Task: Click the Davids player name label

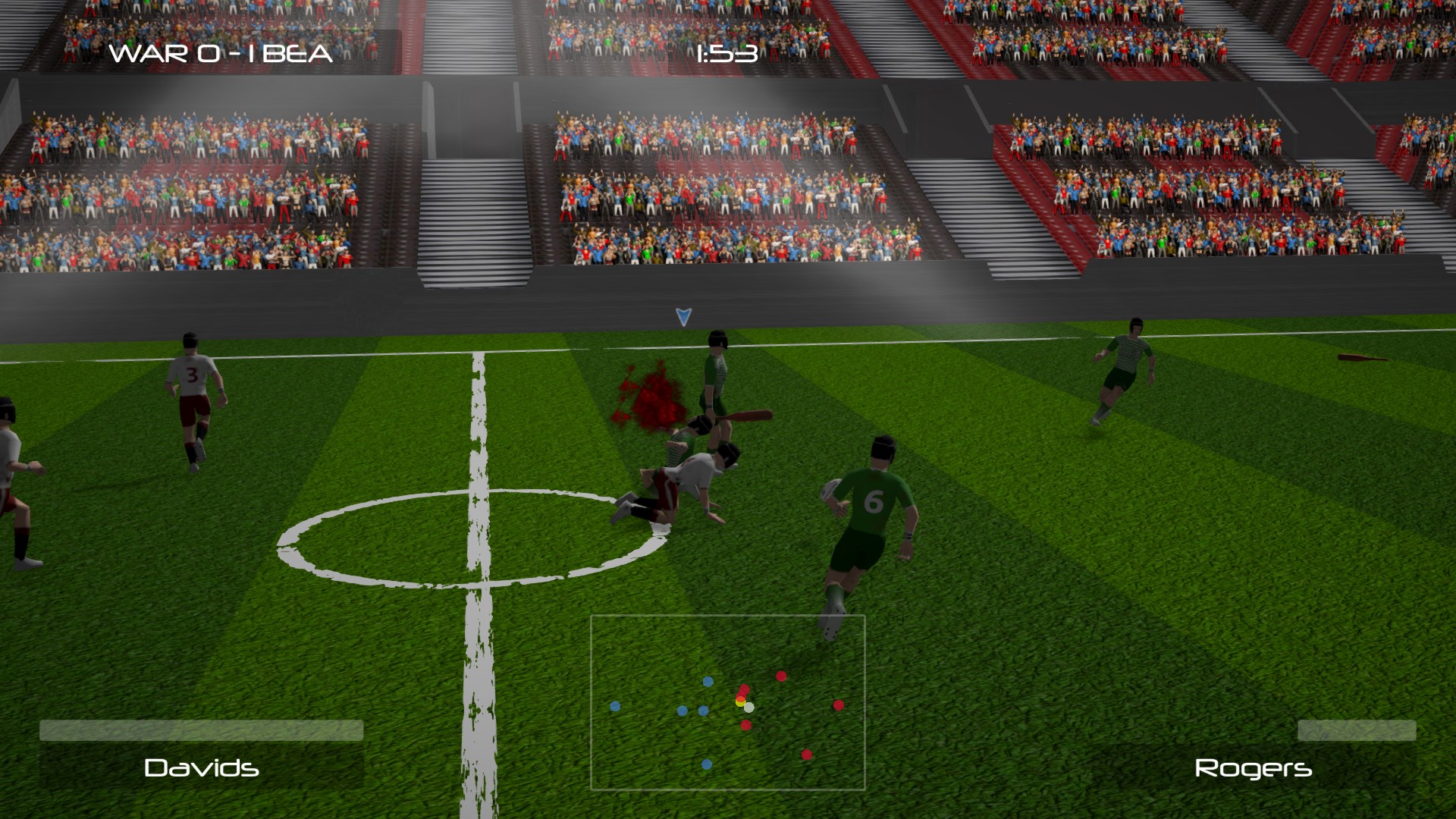Action: coord(201,769)
